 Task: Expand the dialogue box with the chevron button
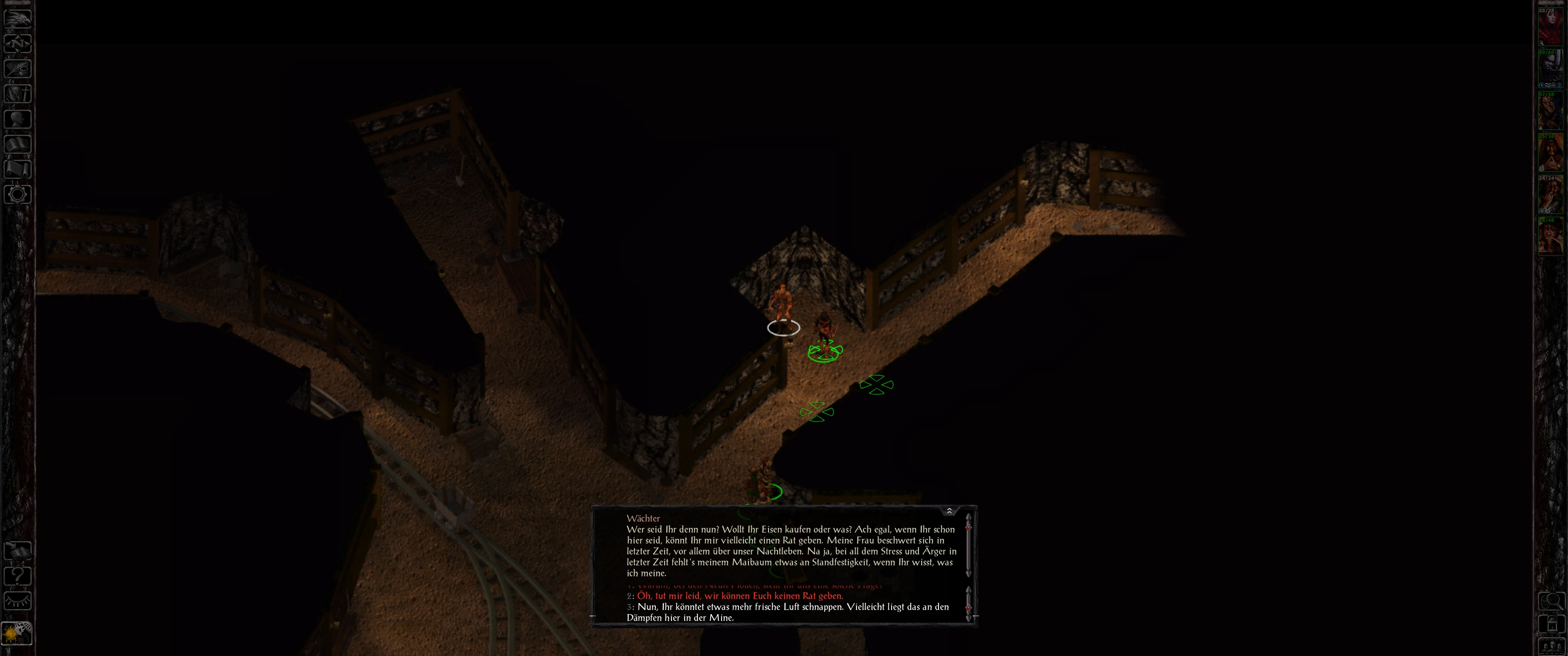(949, 511)
